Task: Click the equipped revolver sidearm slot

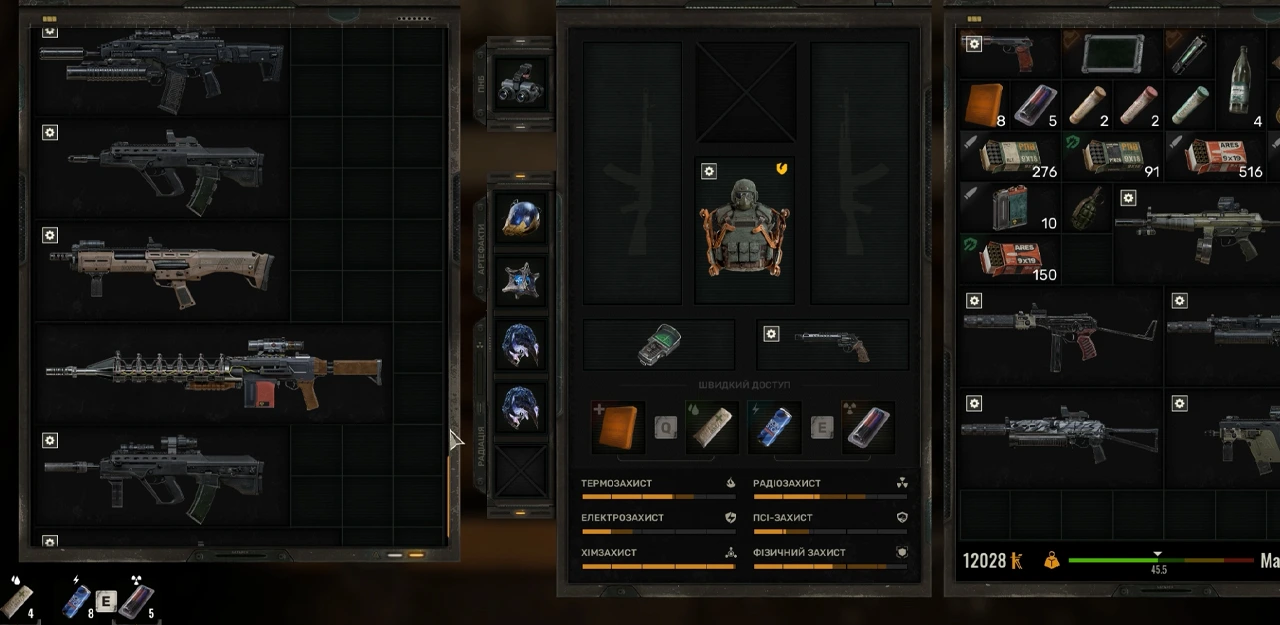Action: tap(832, 345)
